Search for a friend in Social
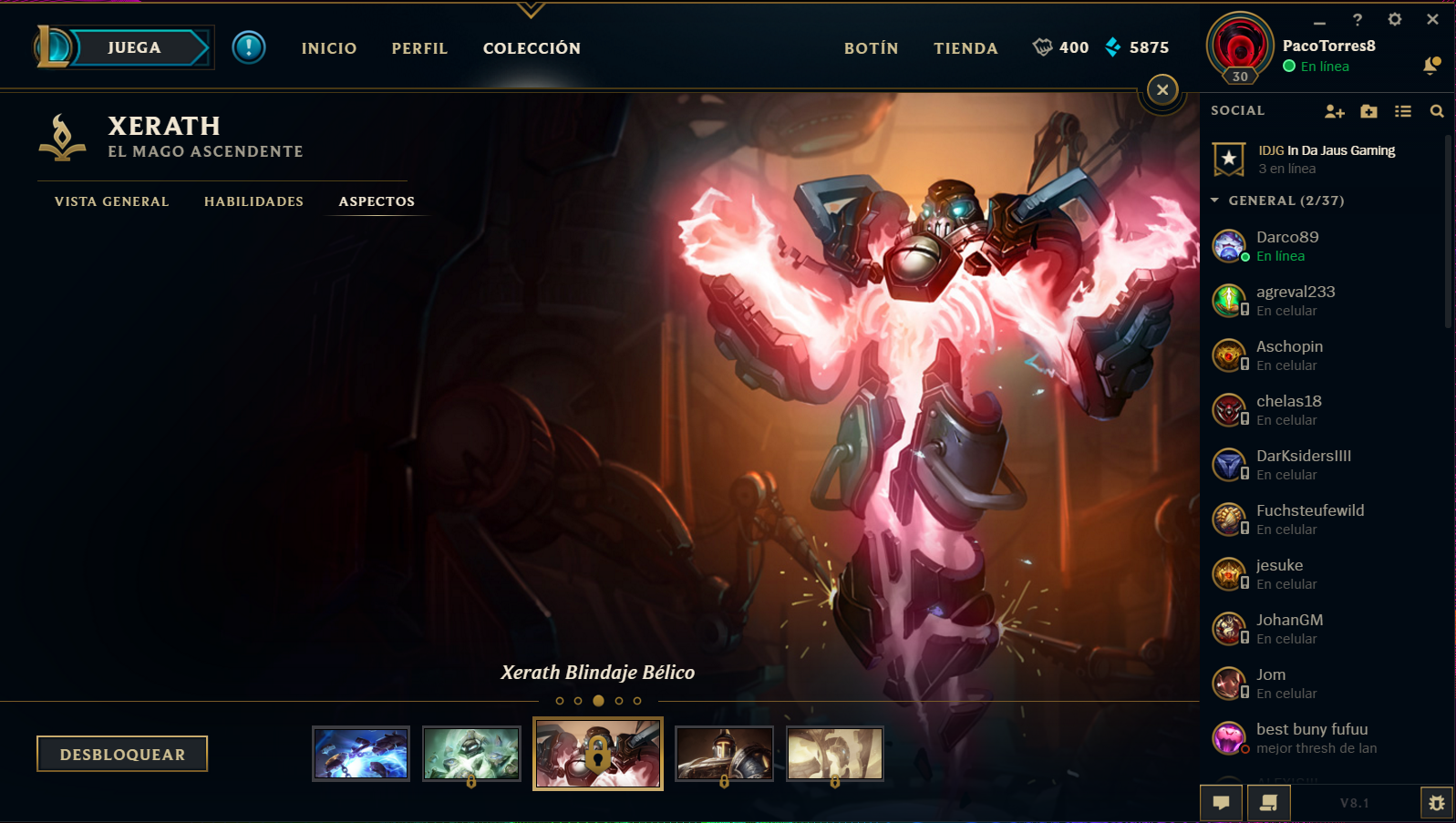The height and width of the screenshot is (823, 1456). pyautogui.click(x=1437, y=110)
